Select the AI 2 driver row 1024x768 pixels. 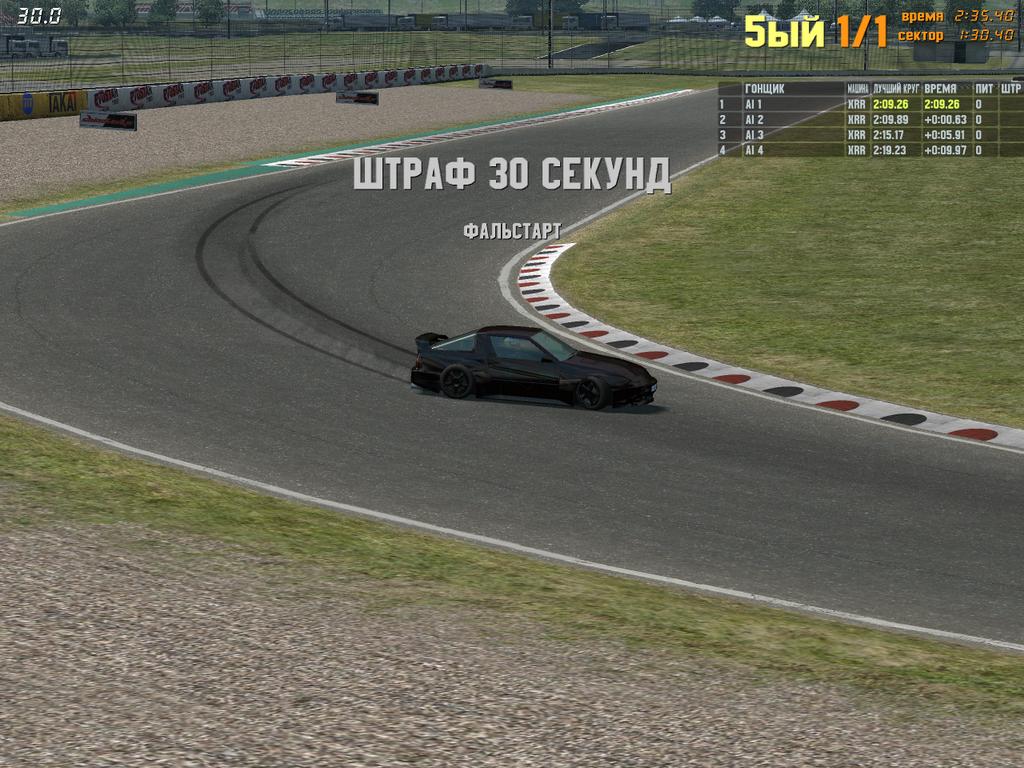[x=754, y=119]
